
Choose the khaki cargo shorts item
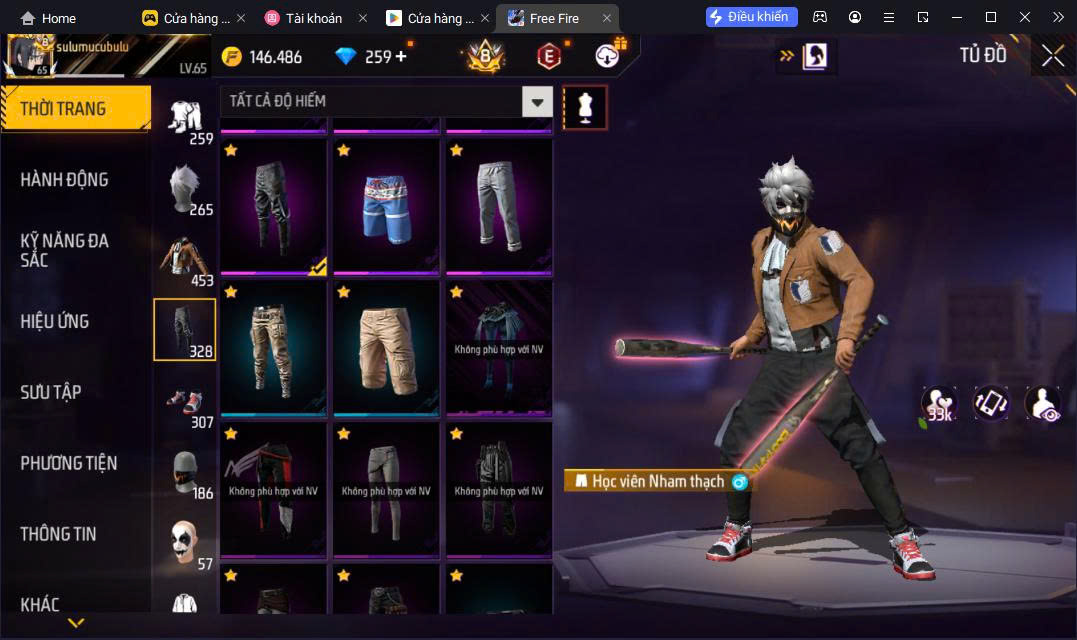pyautogui.click(x=386, y=348)
